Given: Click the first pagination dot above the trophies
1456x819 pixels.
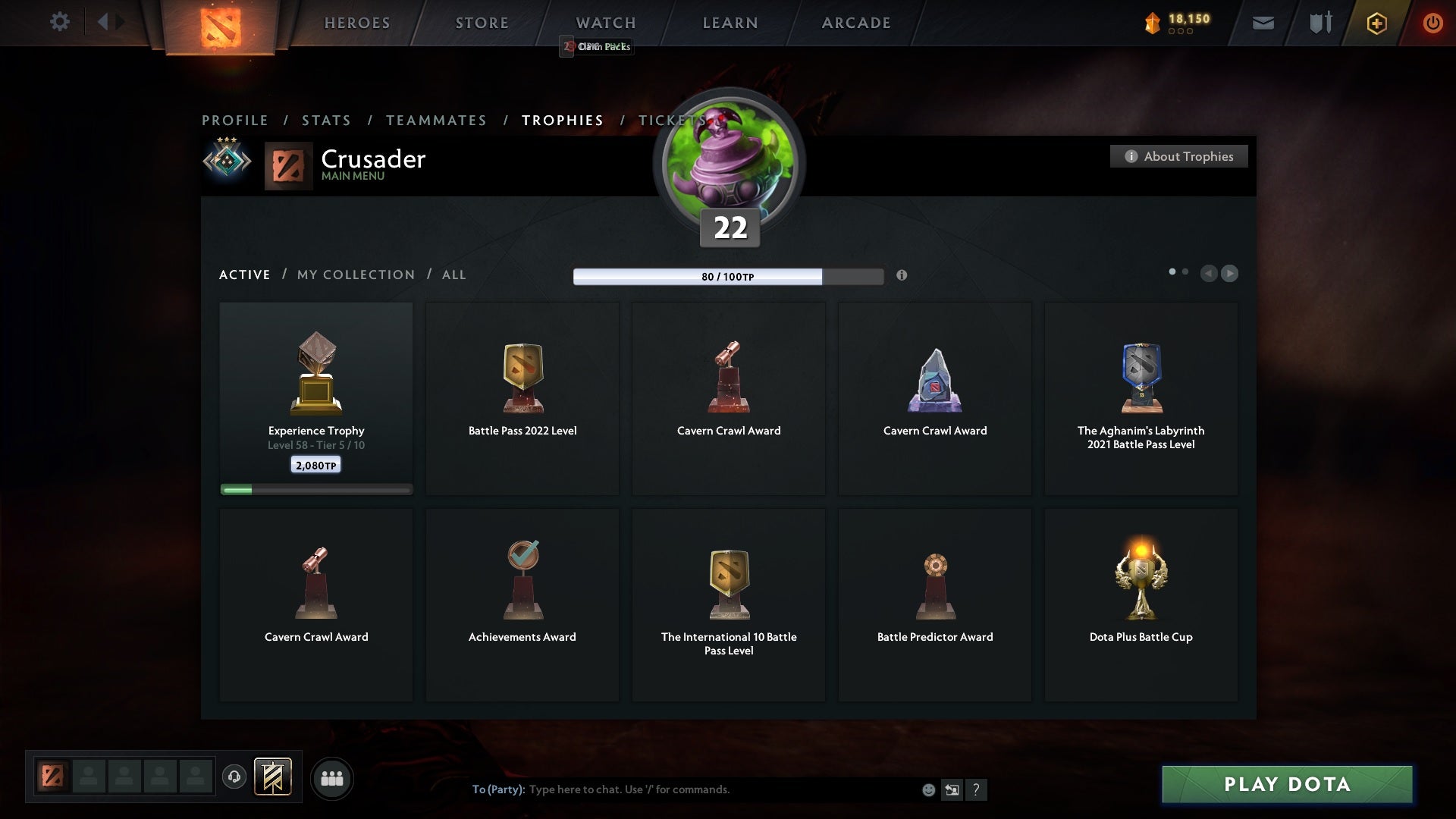Looking at the screenshot, I should (x=1172, y=270).
